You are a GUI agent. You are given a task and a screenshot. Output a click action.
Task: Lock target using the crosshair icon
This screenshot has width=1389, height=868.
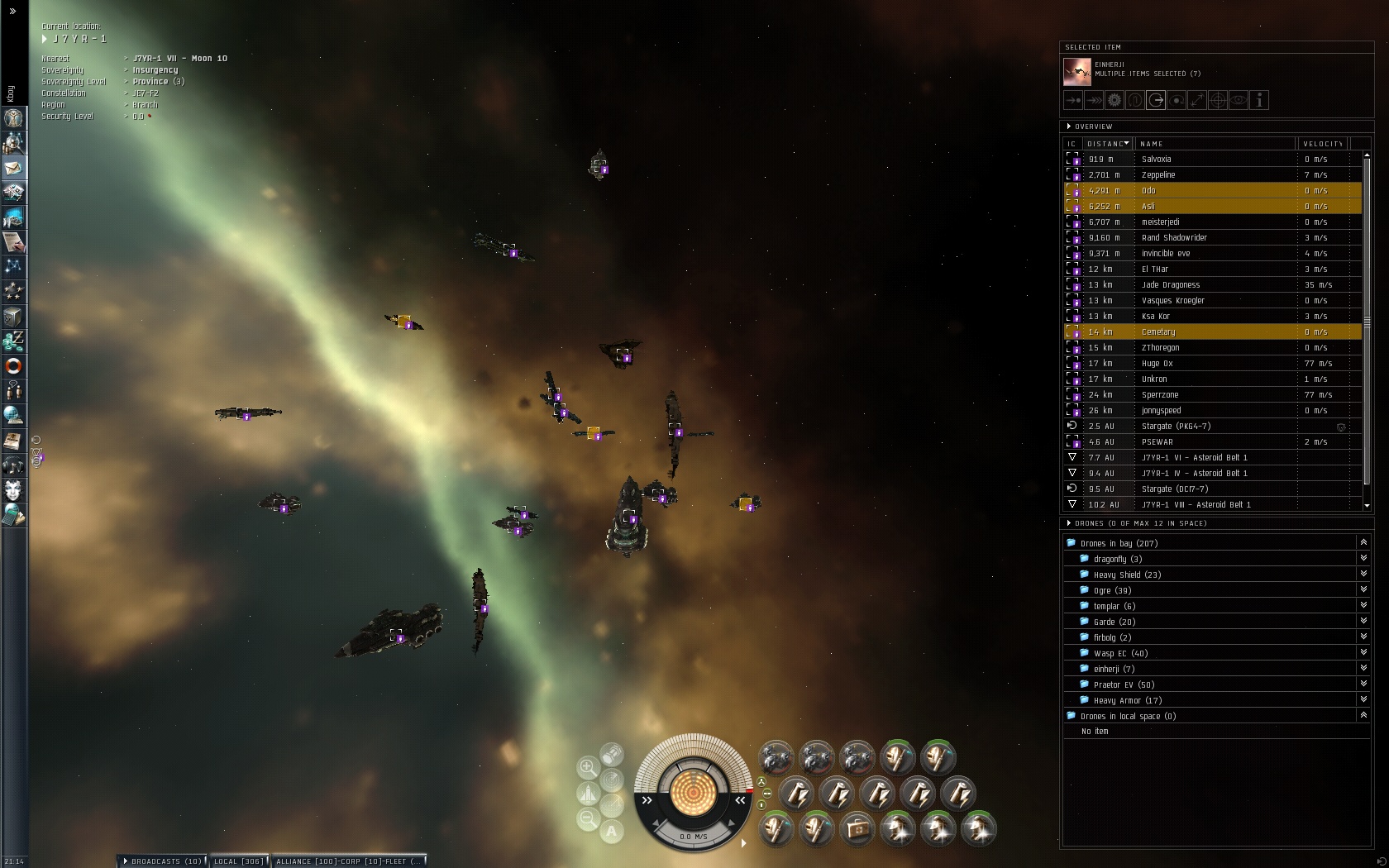click(1218, 101)
